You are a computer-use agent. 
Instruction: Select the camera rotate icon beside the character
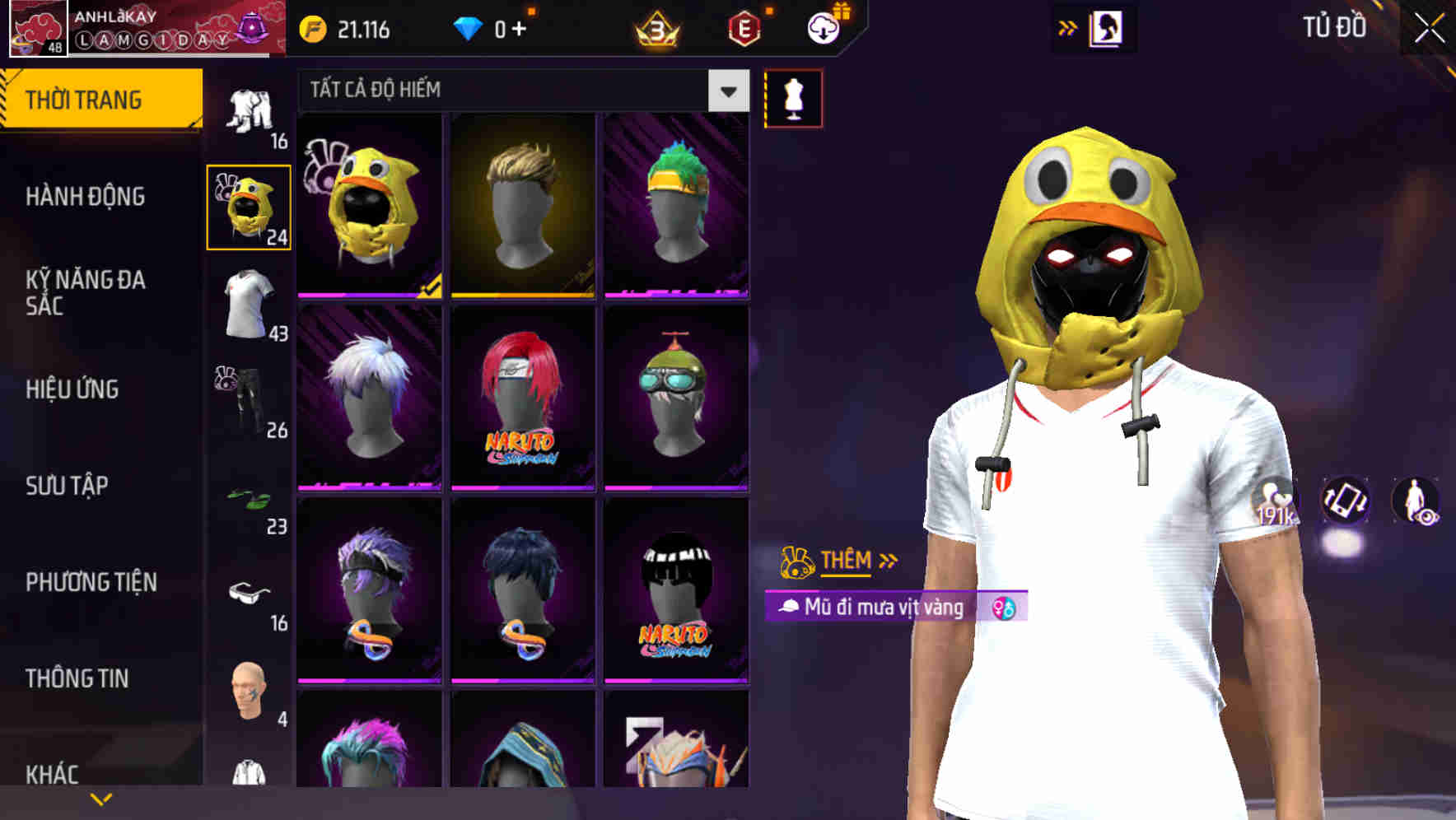[1346, 501]
